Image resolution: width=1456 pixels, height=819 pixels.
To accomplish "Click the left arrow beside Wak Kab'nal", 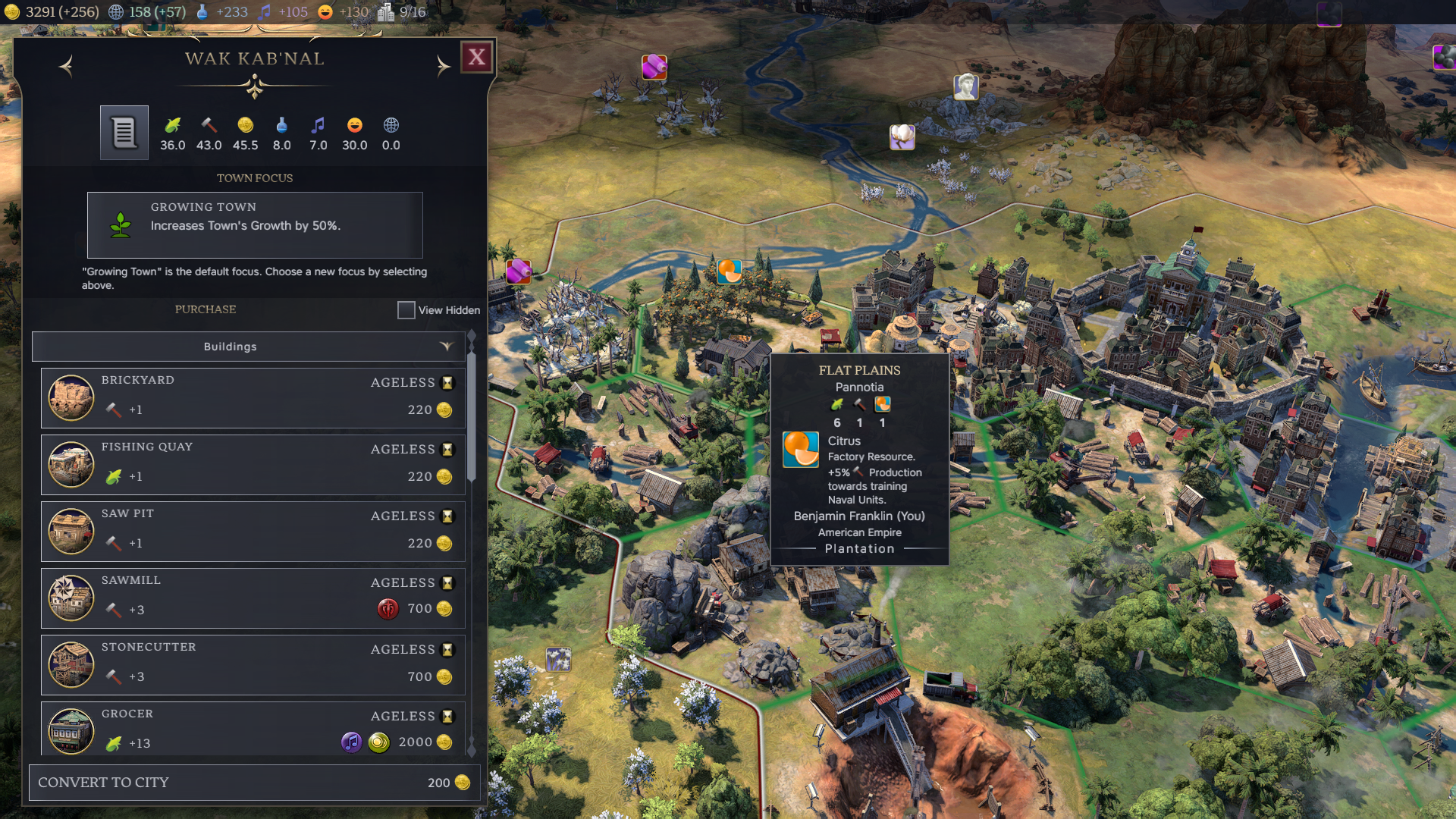I will coord(67,67).
